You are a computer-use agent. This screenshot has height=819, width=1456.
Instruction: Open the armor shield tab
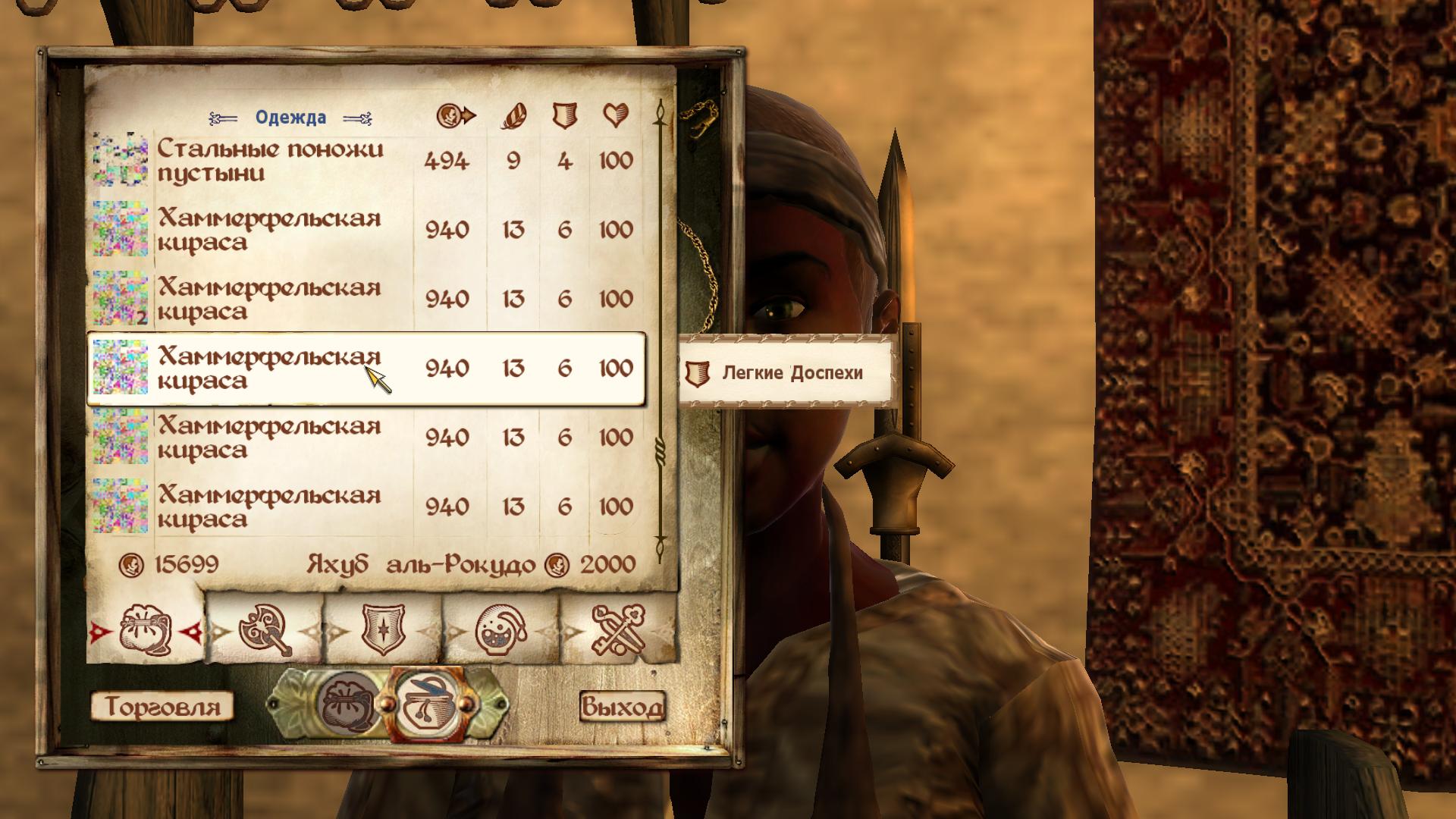[383, 630]
